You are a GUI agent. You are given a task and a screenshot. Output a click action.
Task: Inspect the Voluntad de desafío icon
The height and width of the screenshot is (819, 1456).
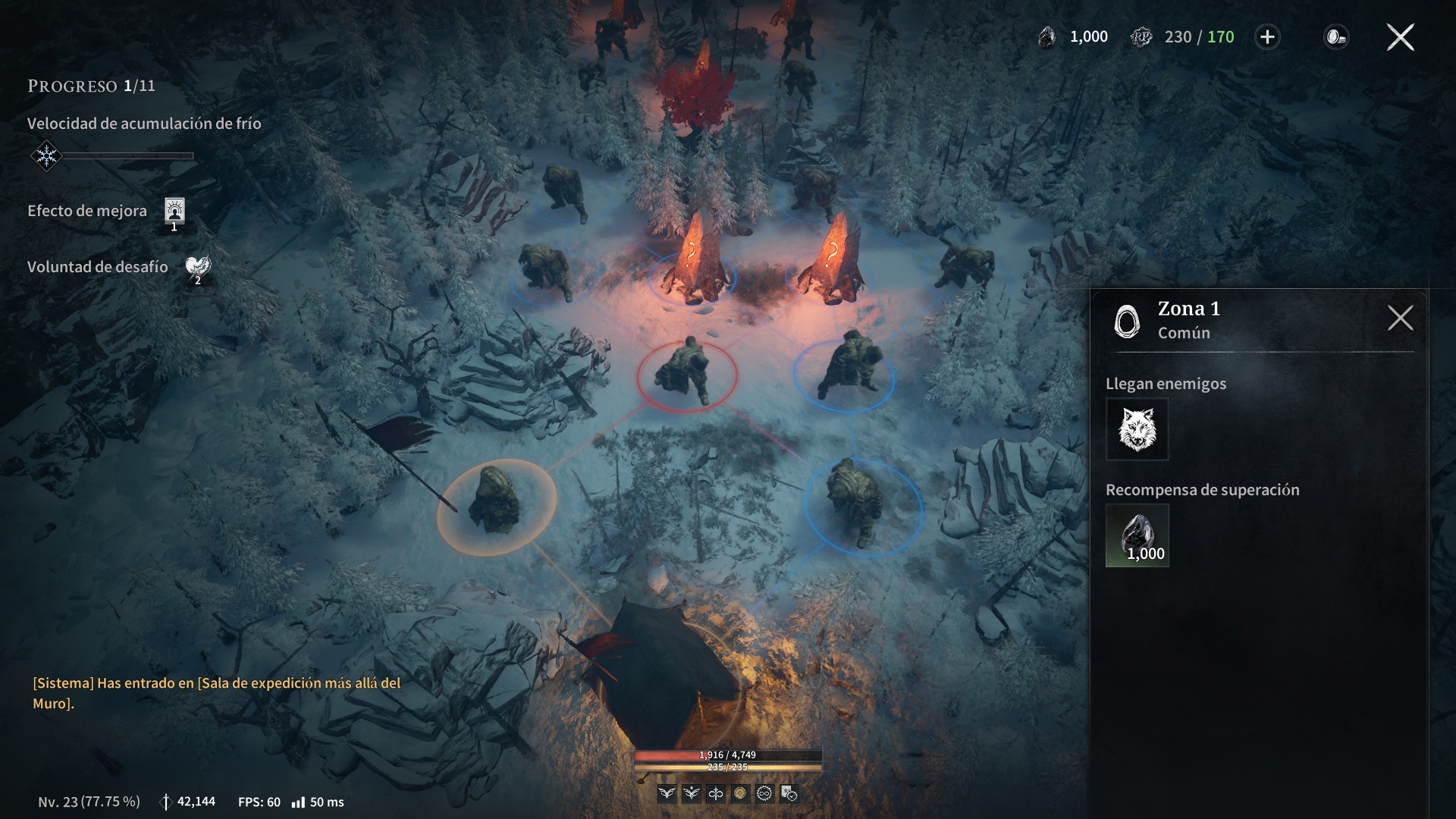pyautogui.click(x=198, y=268)
